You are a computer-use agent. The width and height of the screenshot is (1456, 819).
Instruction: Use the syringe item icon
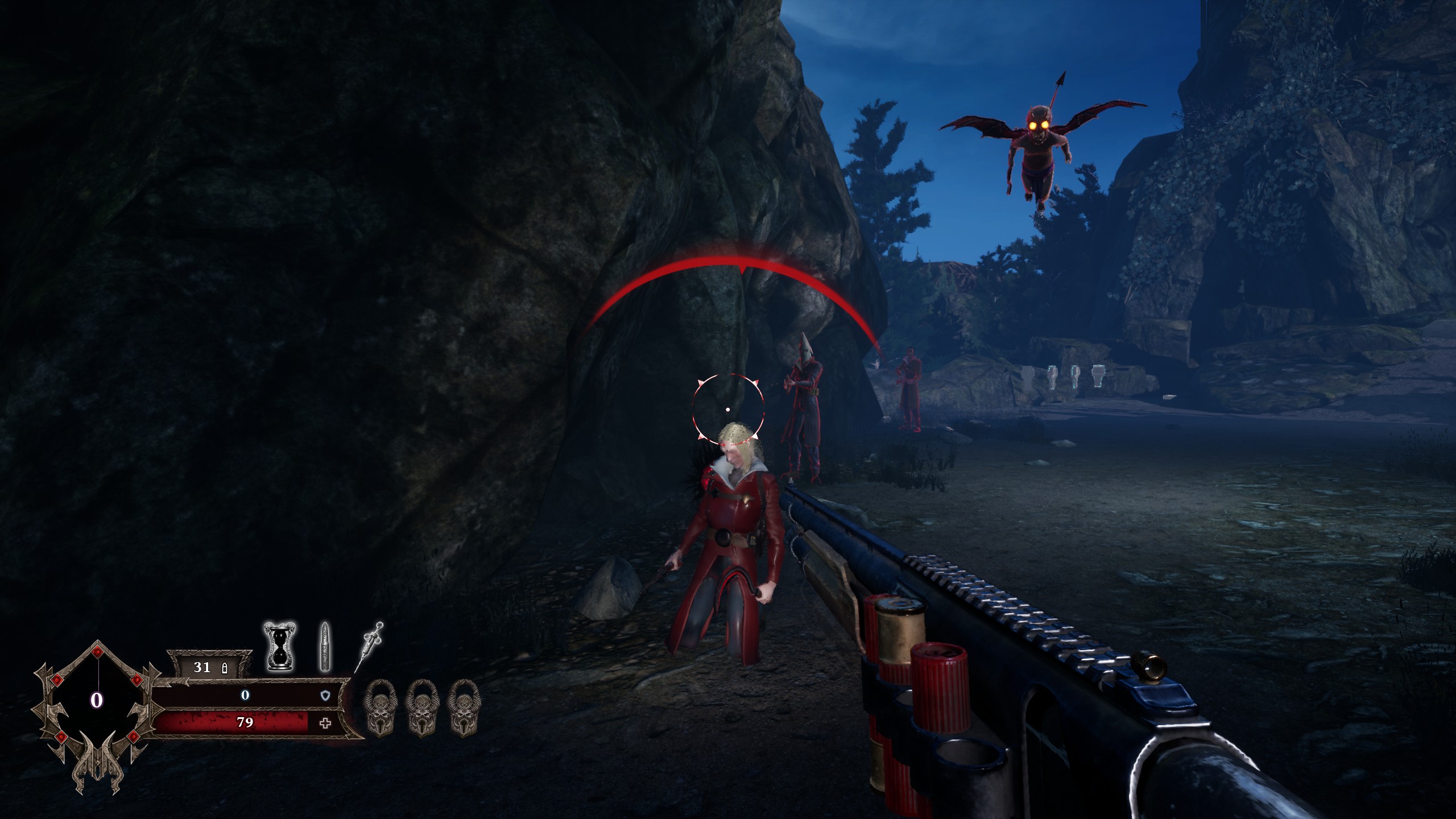pos(369,647)
